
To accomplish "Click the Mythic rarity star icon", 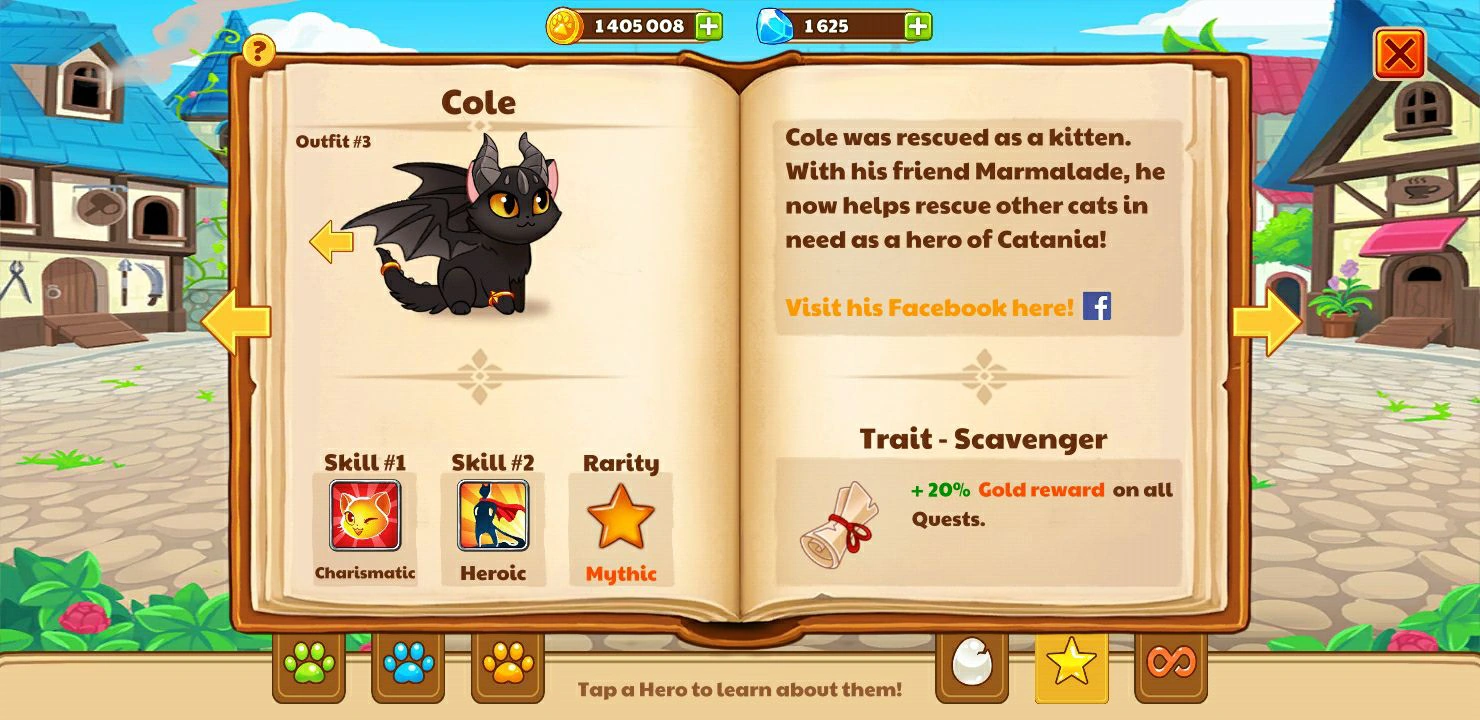I will 620,517.
